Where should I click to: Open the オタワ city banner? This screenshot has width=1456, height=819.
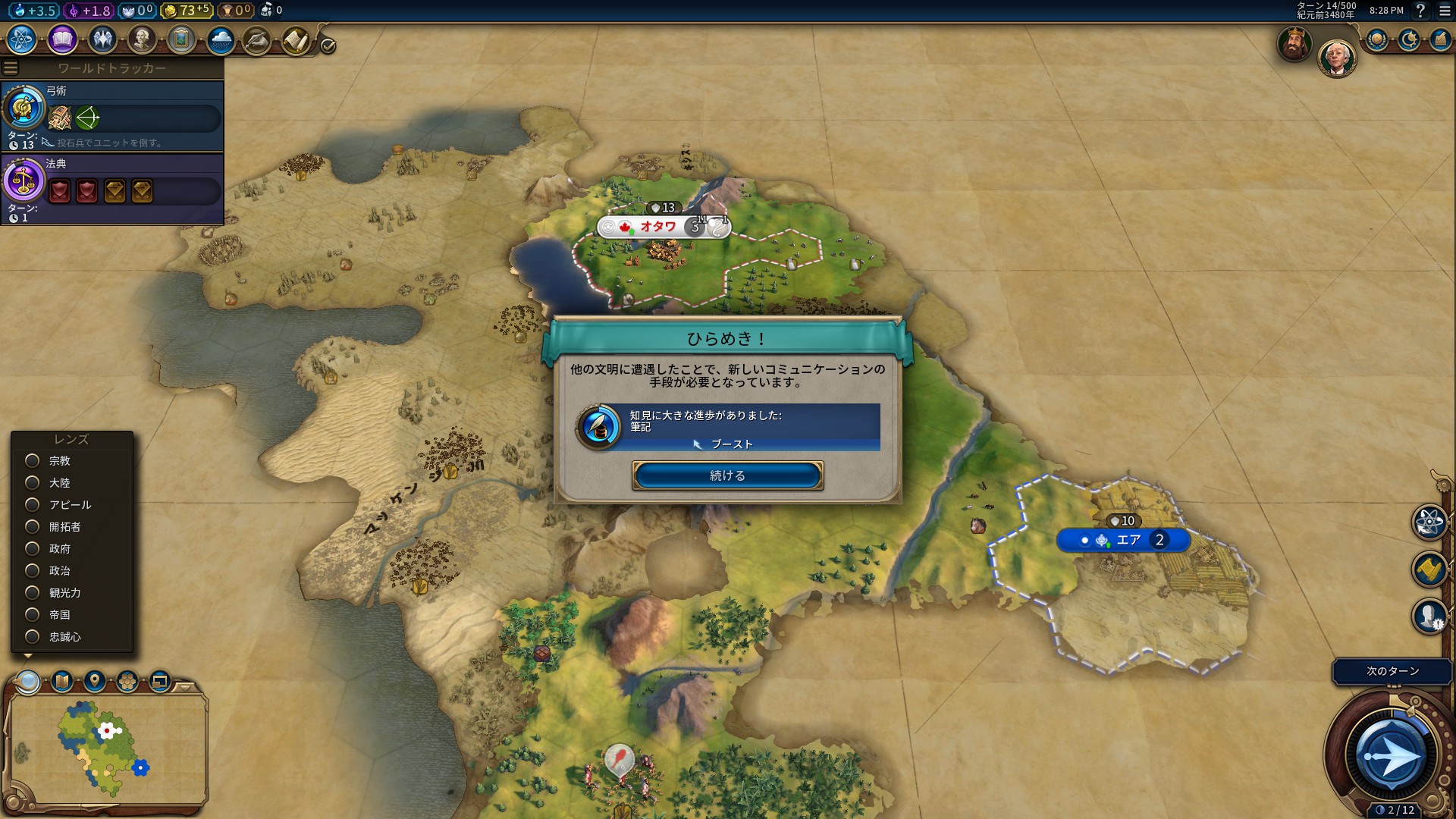coord(657,227)
